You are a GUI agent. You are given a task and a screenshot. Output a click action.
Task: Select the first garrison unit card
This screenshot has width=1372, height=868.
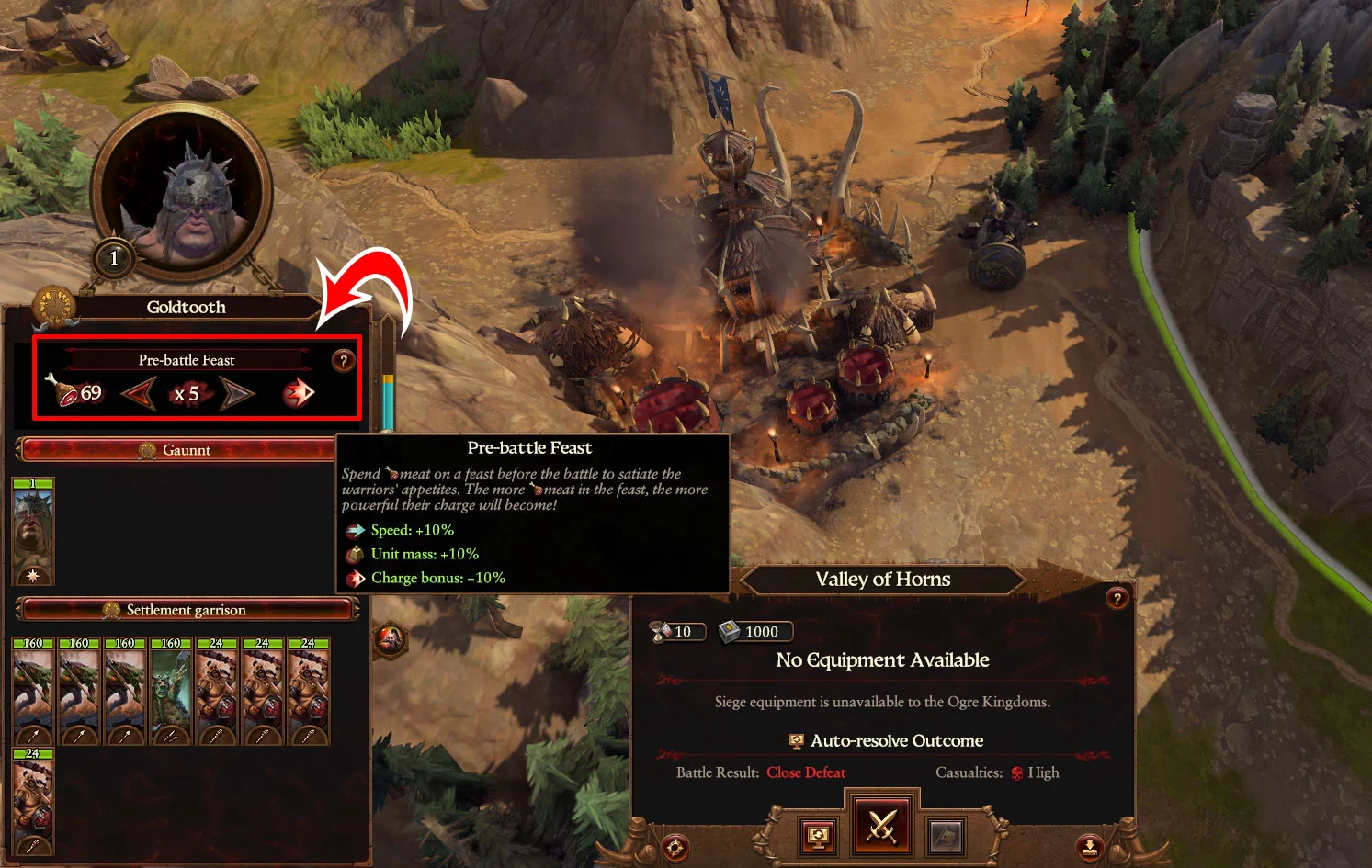point(33,691)
